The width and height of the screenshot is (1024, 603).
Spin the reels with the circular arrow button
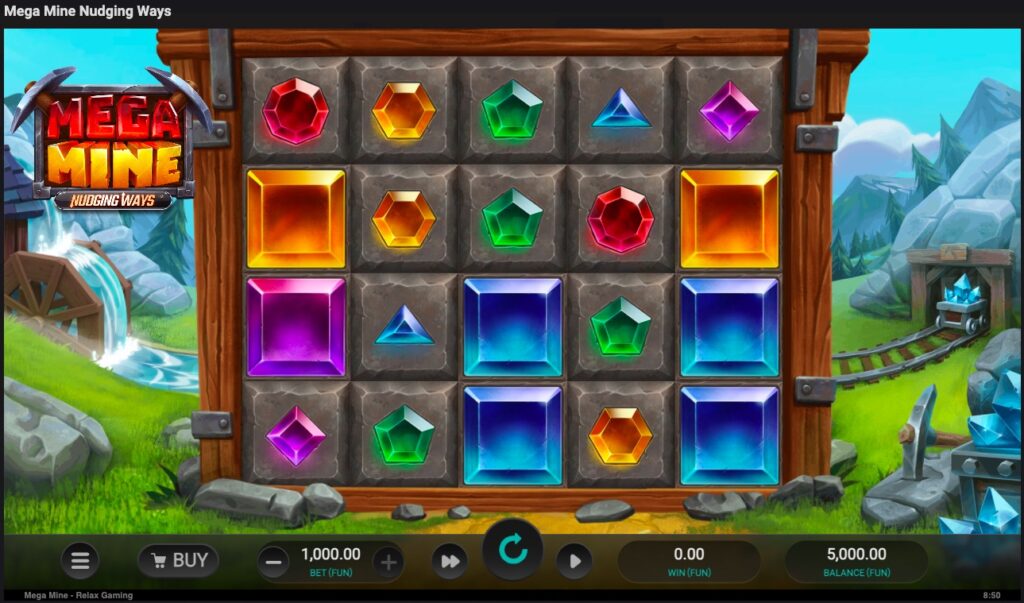tap(512, 550)
